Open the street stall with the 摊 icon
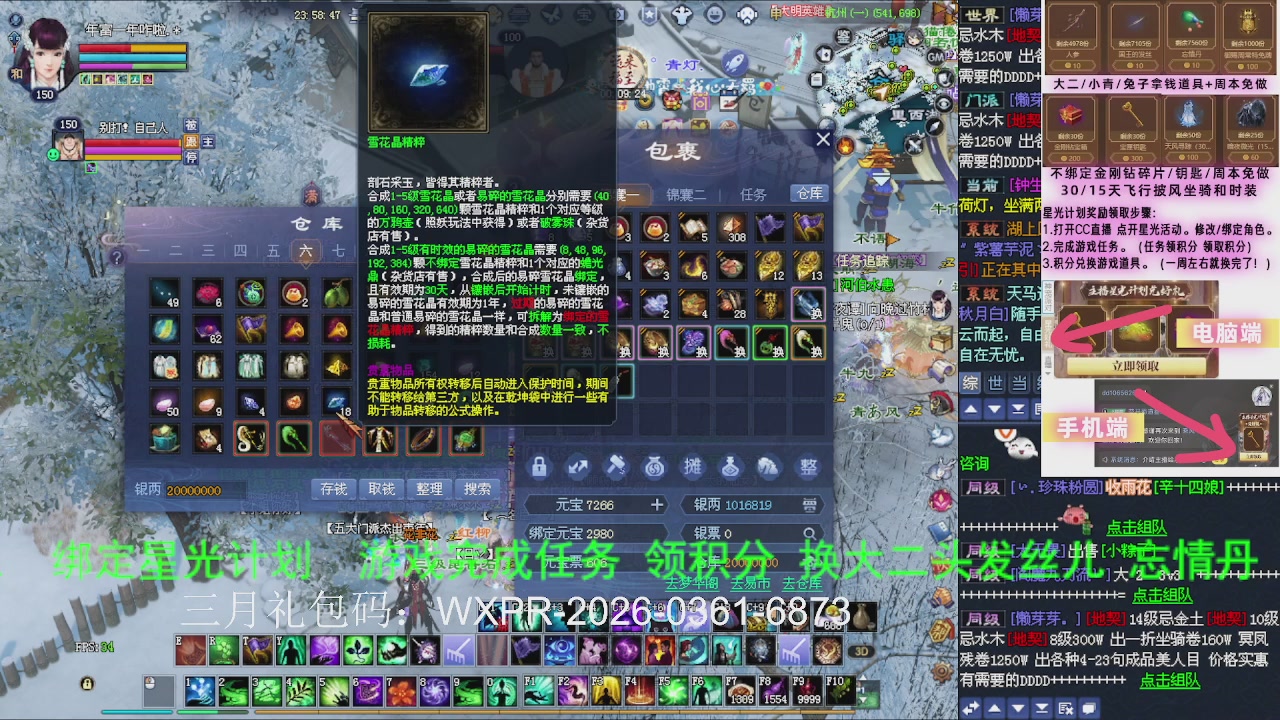 690,465
